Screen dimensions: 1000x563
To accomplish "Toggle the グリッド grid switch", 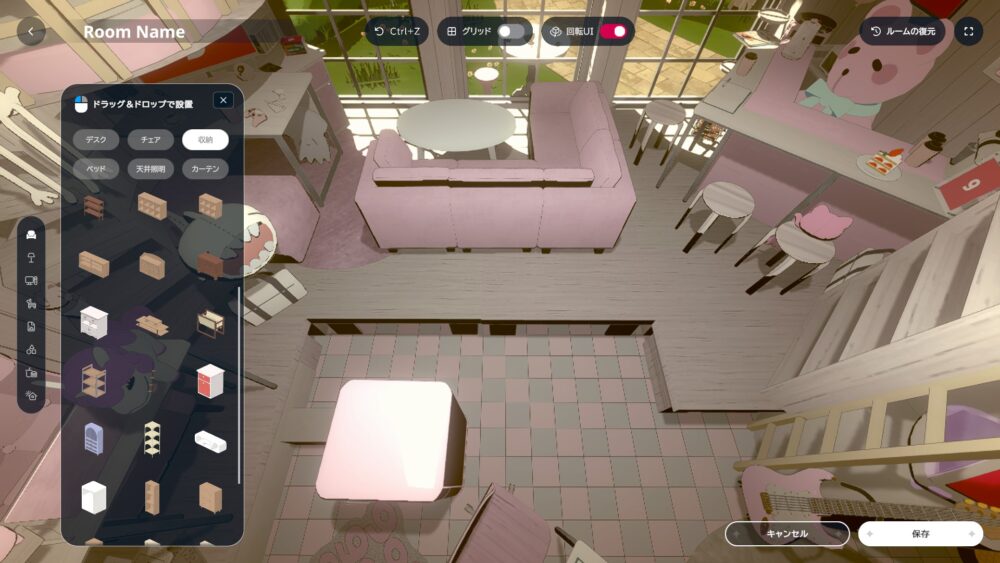I will pyautogui.click(x=511, y=32).
